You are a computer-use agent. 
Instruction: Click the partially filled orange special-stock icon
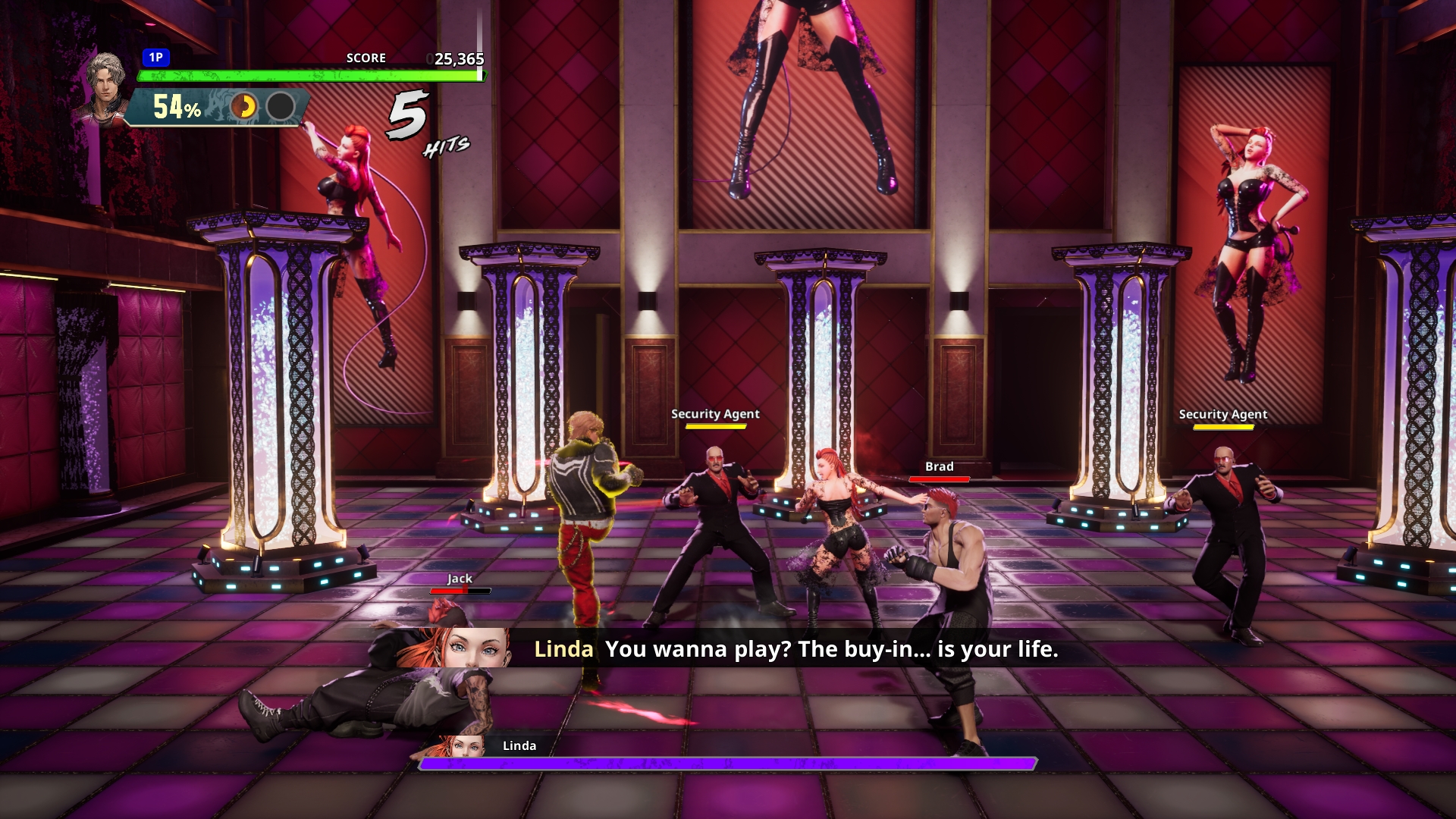[x=243, y=107]
